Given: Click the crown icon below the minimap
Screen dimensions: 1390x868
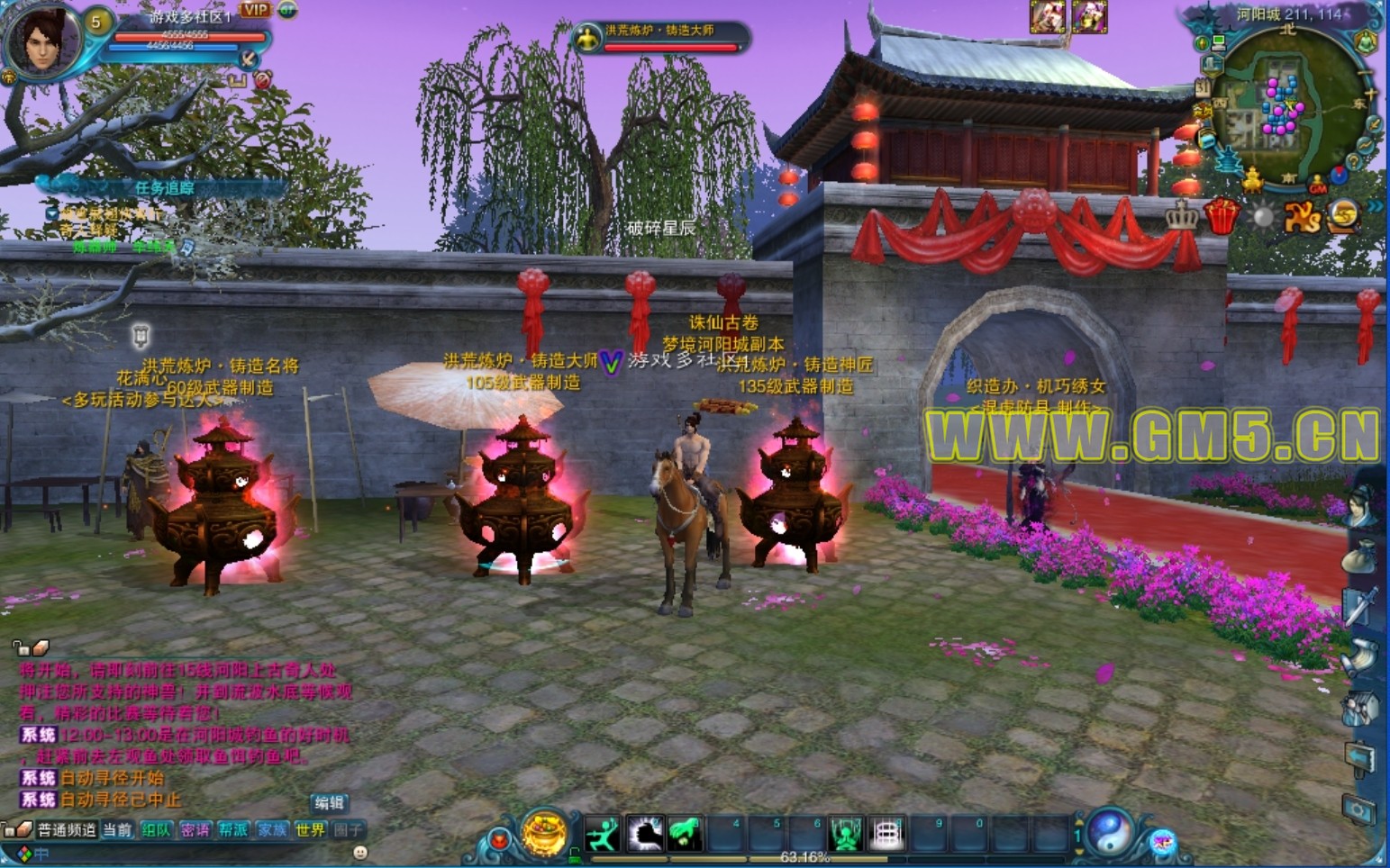Looking at the screenshot, I should [1182, 216].
